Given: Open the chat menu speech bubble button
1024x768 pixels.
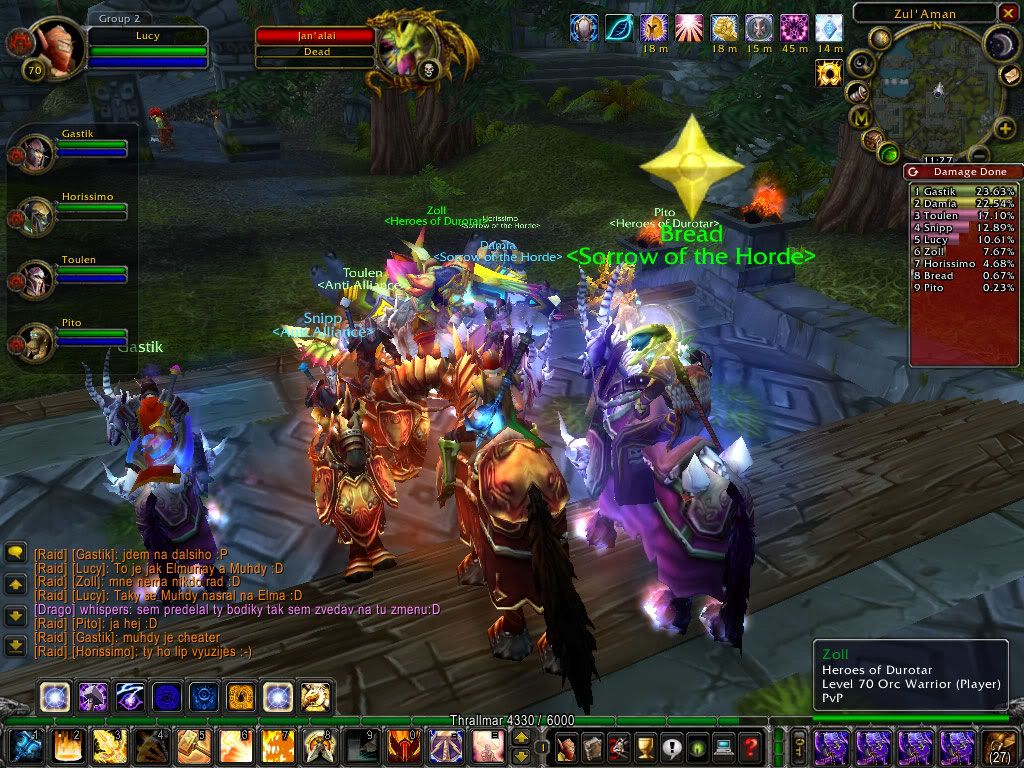Looking at the screenshot, I should 15,552.
